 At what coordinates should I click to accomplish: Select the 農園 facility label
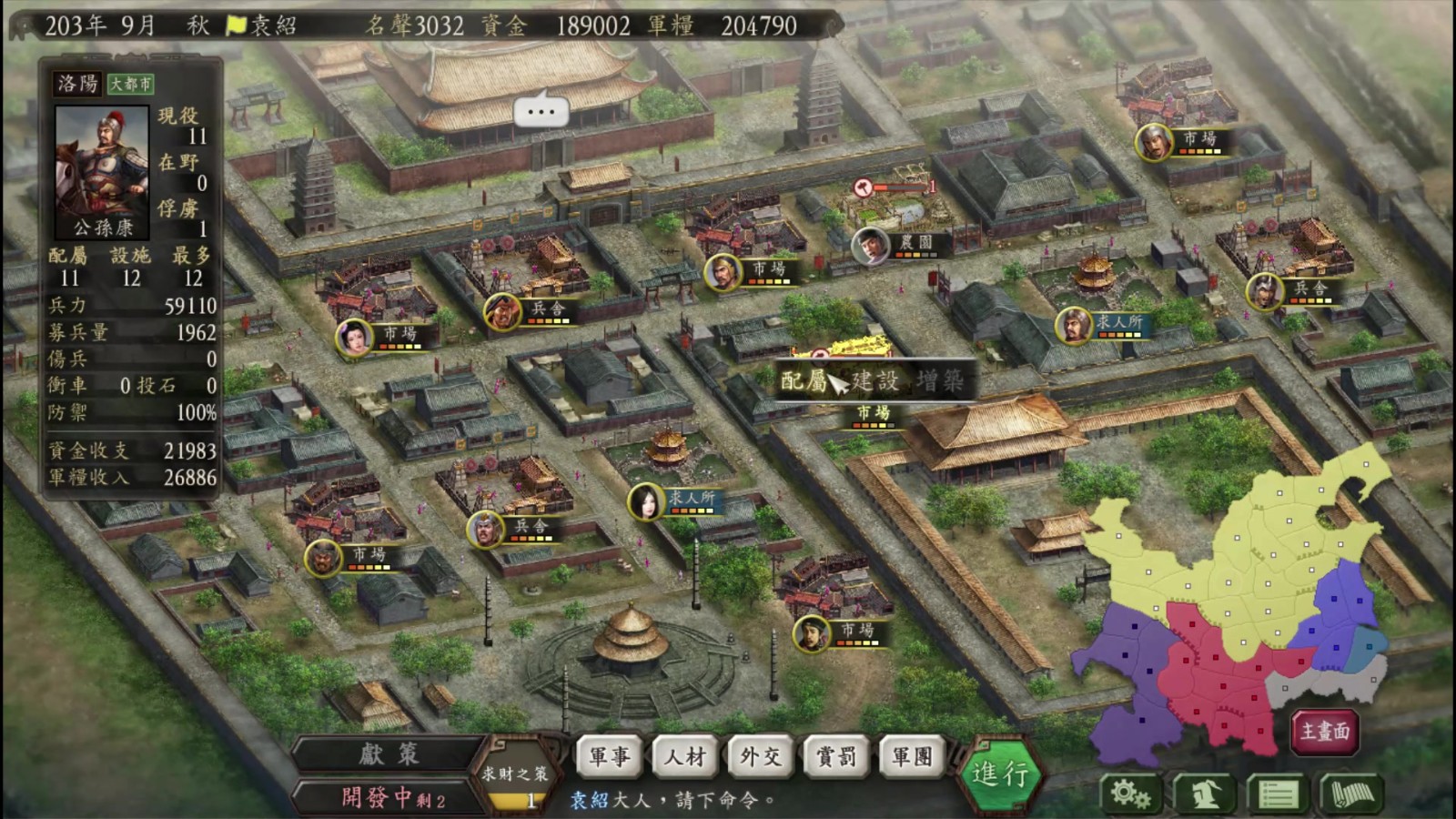coord(915,243)
